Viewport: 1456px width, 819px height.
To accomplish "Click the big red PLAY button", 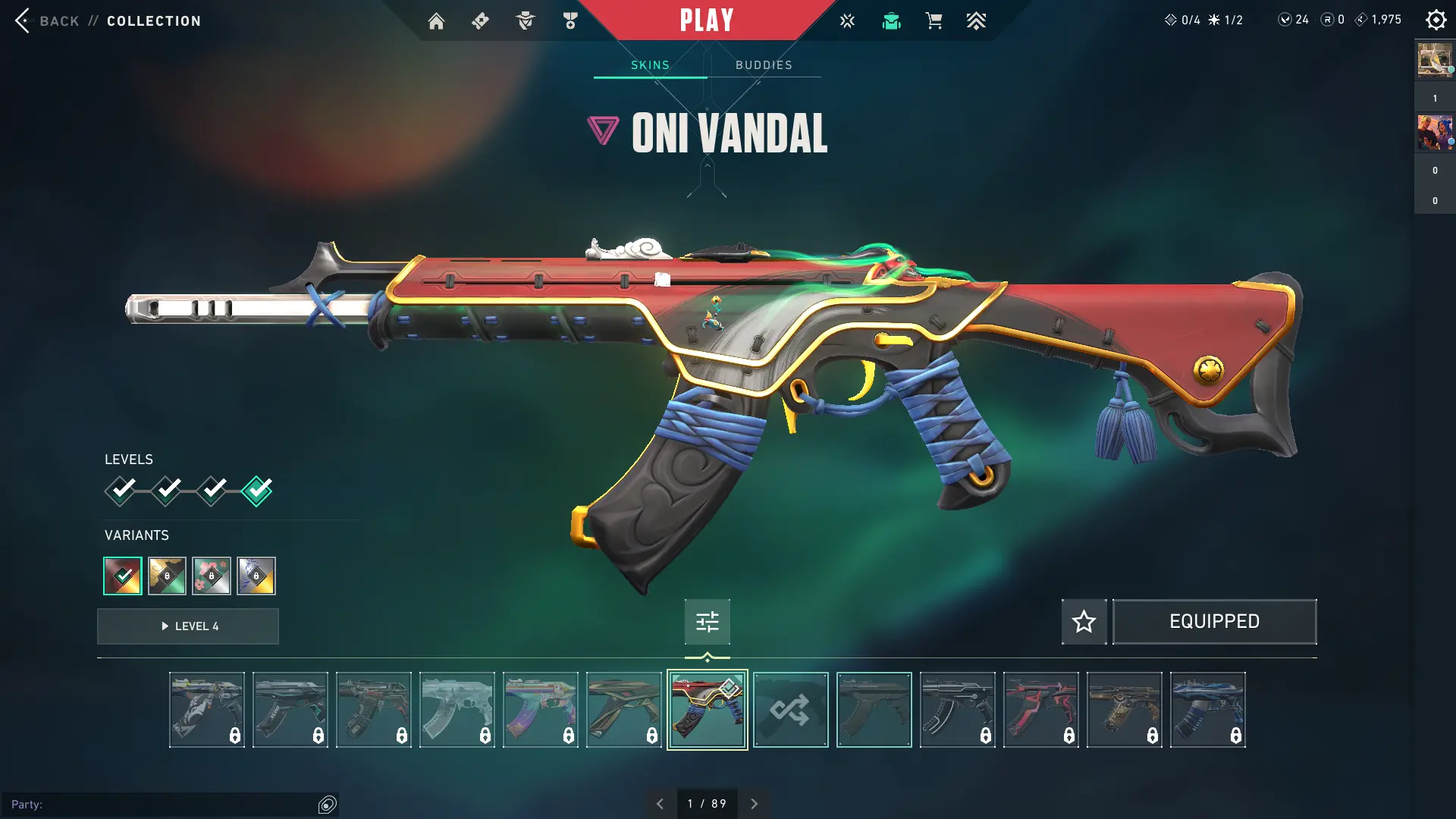I will (x=706, y=20).
